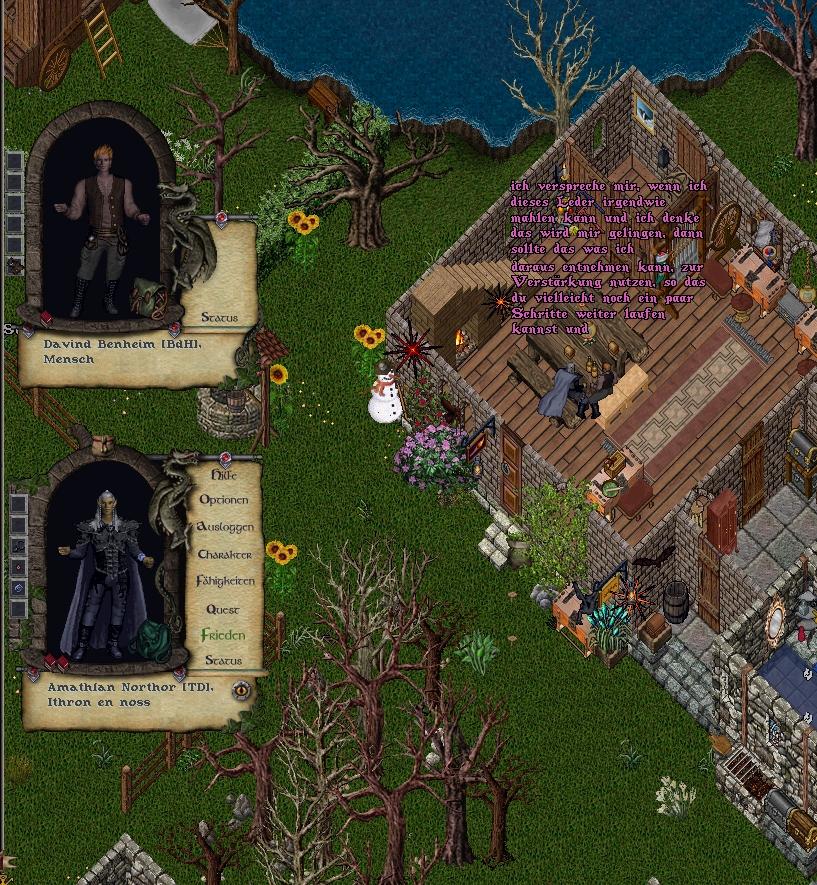The height and width of the screenshot is (885, 817).
Task: Open Davind Benheim's Status button
Action: pos(219,318)
